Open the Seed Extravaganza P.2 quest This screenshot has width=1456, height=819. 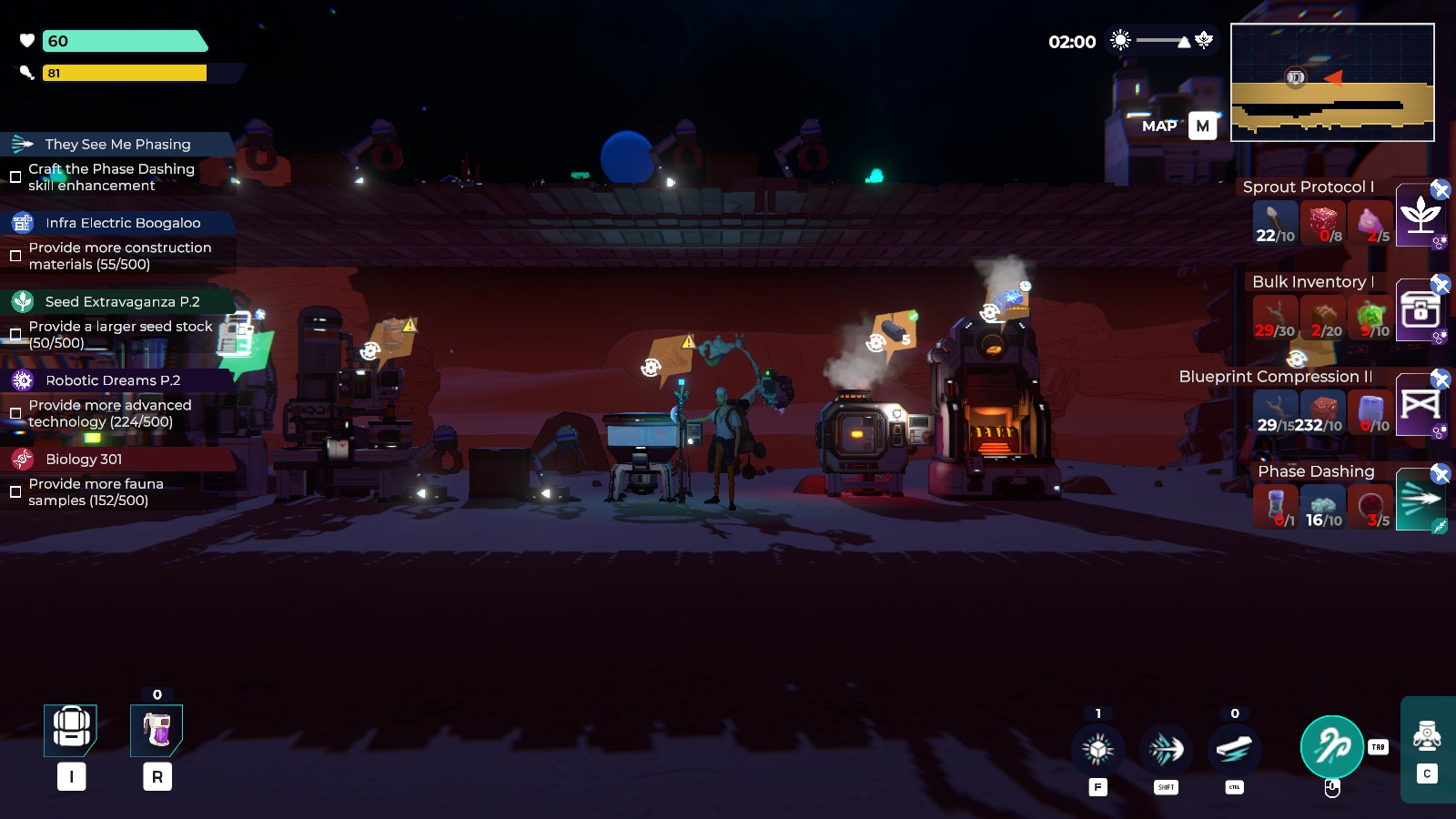122,302
